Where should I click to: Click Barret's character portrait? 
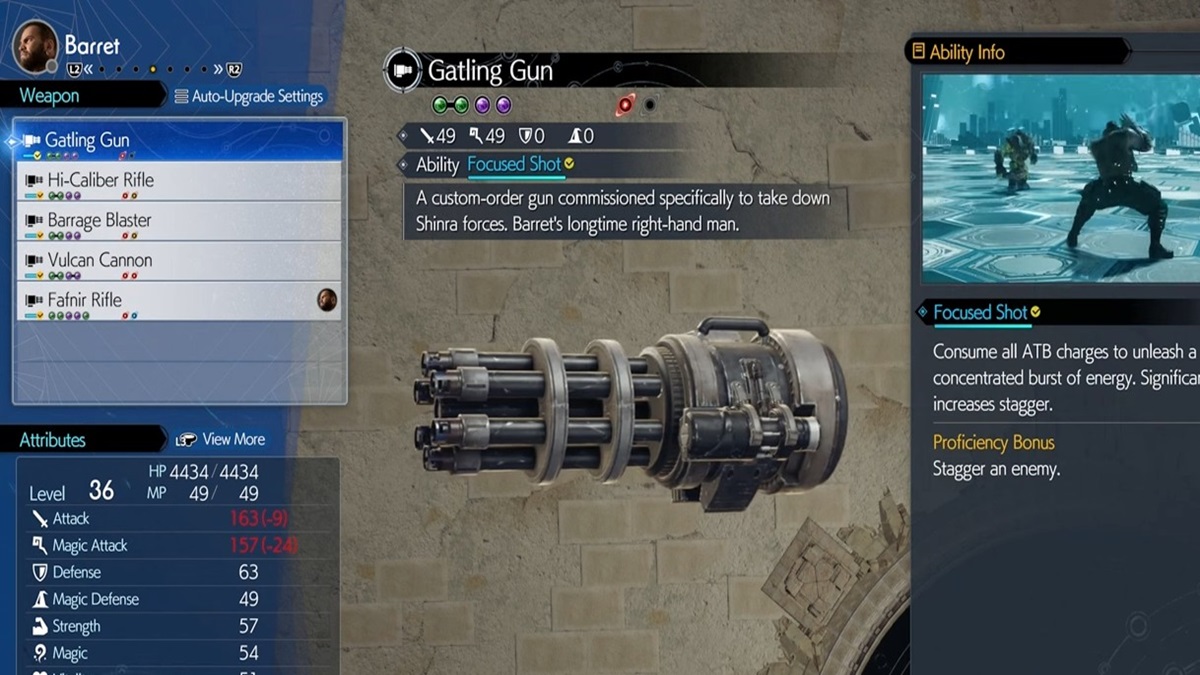click(35, 47)
